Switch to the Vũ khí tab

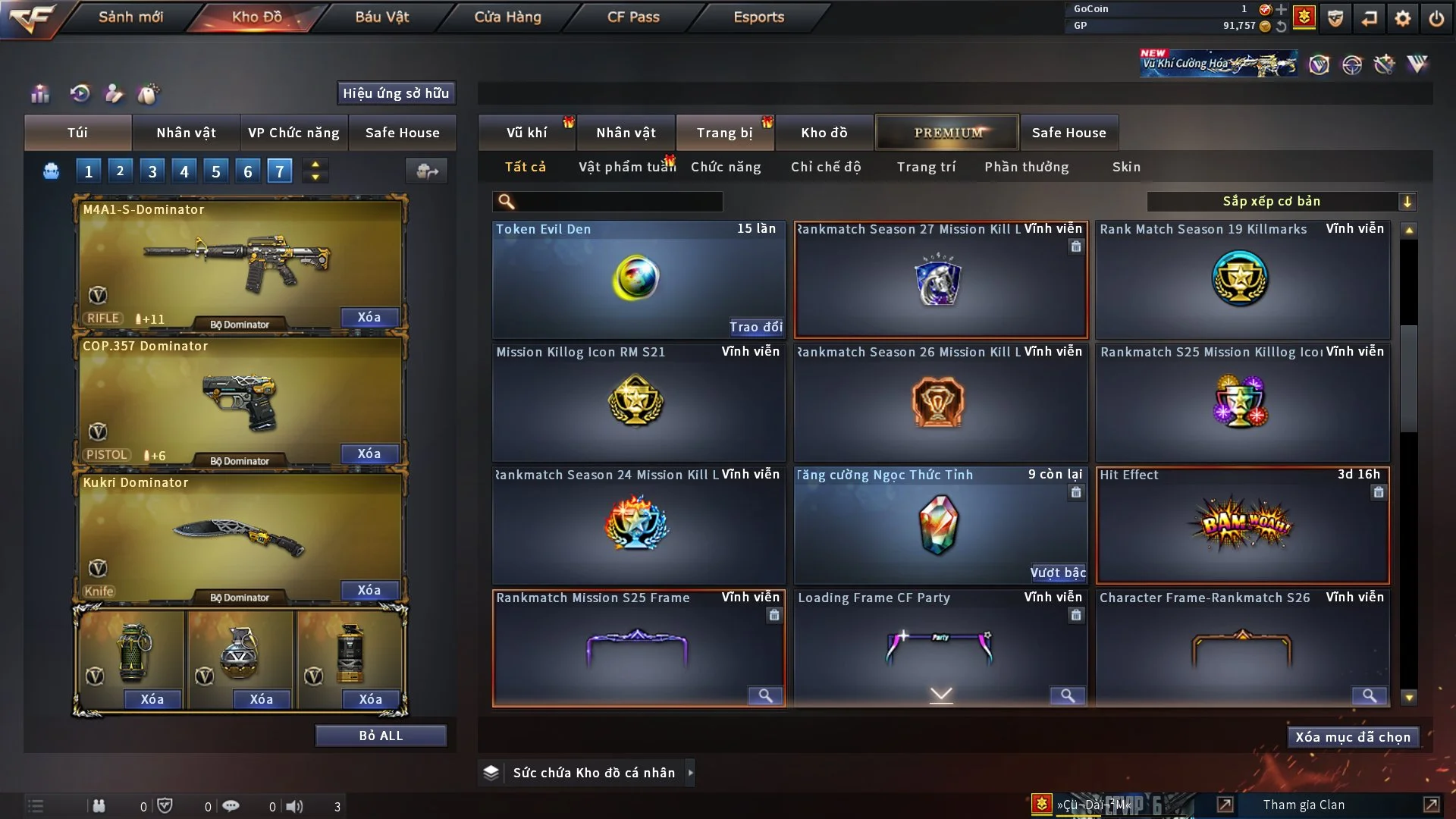coord(526,133)
